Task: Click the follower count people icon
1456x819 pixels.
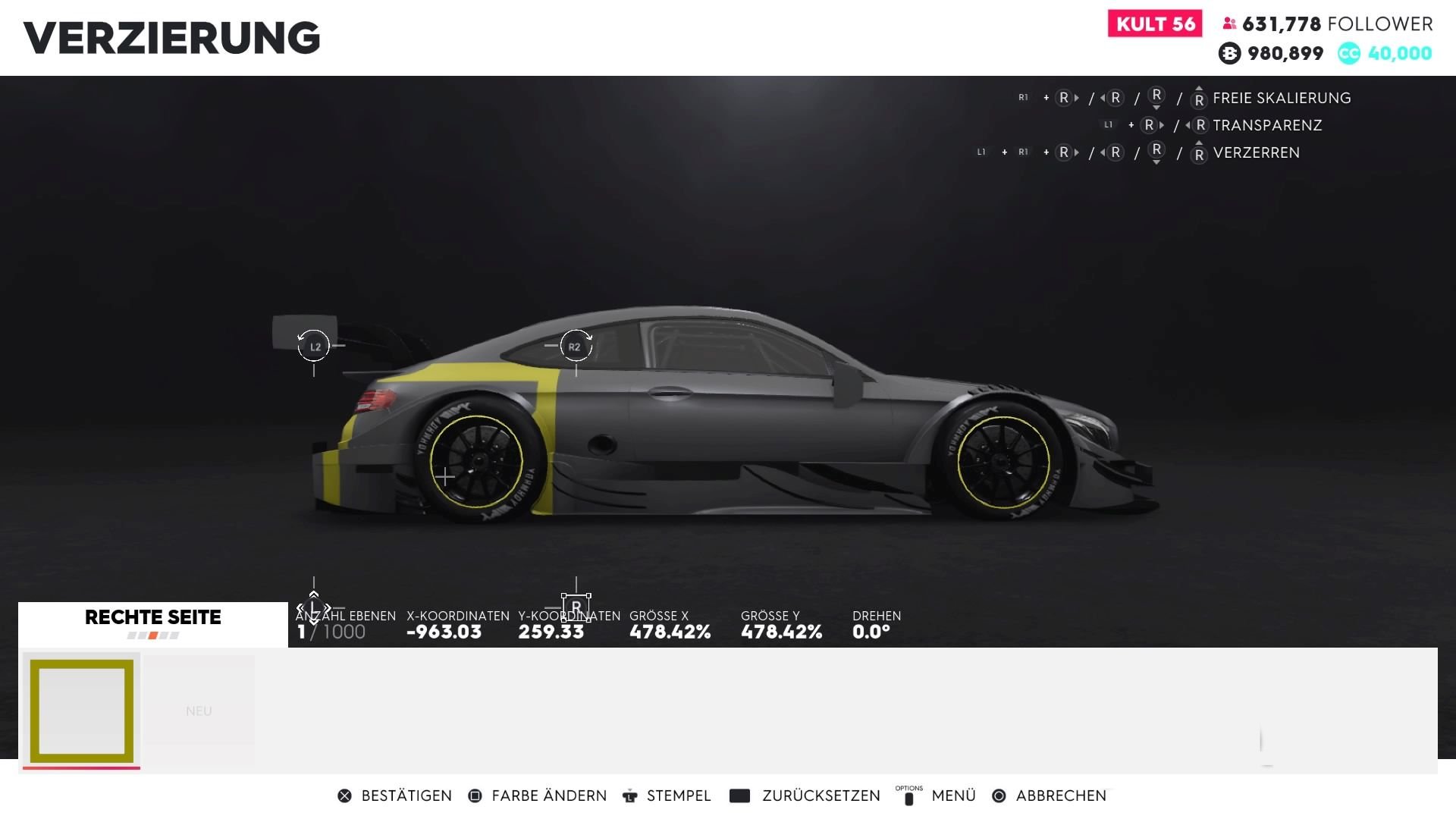Action: [x=1228, y=24]
